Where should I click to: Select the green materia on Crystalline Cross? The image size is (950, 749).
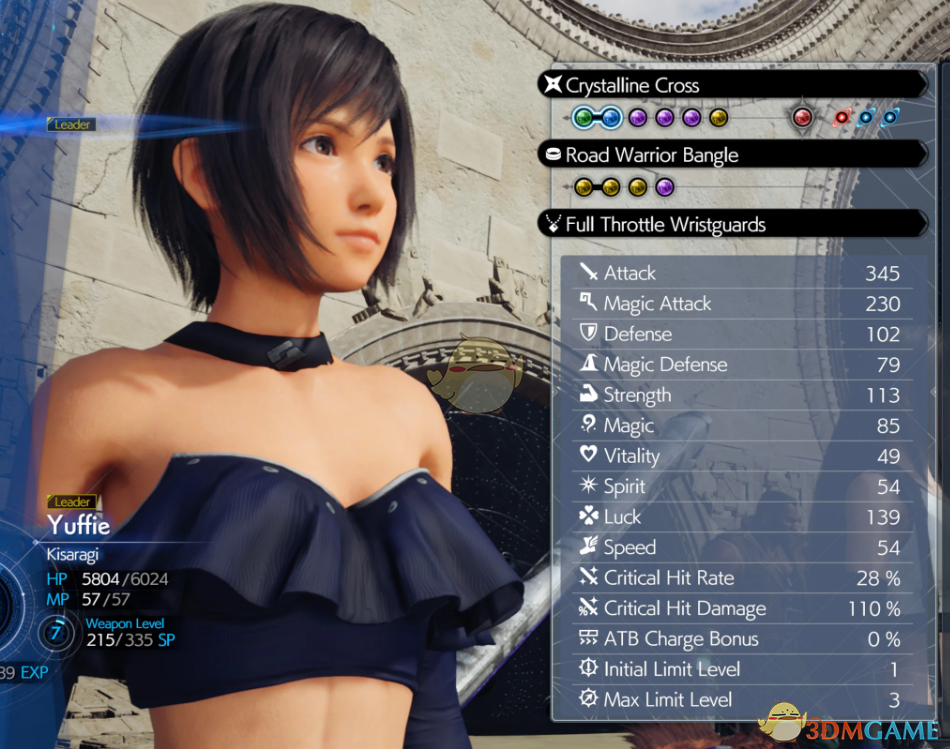(x=584, y=119)
